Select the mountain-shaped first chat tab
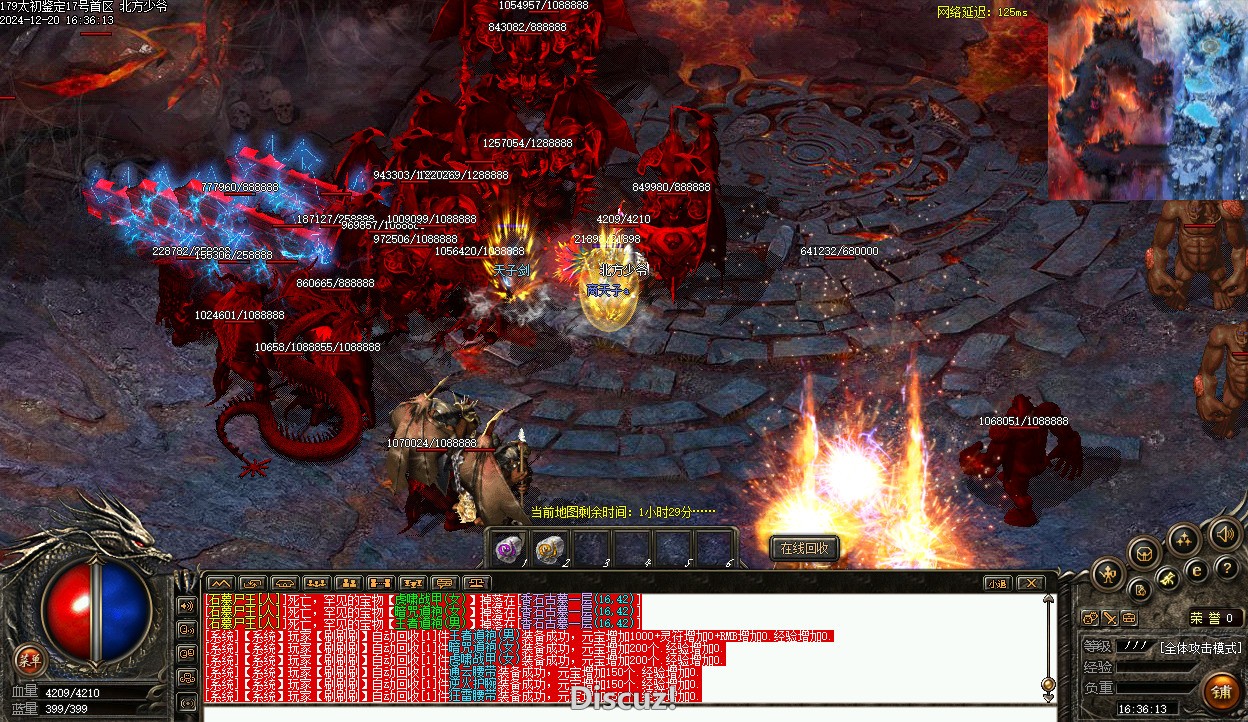Viewport: 1248px width, 722px height. coord(220,583)
